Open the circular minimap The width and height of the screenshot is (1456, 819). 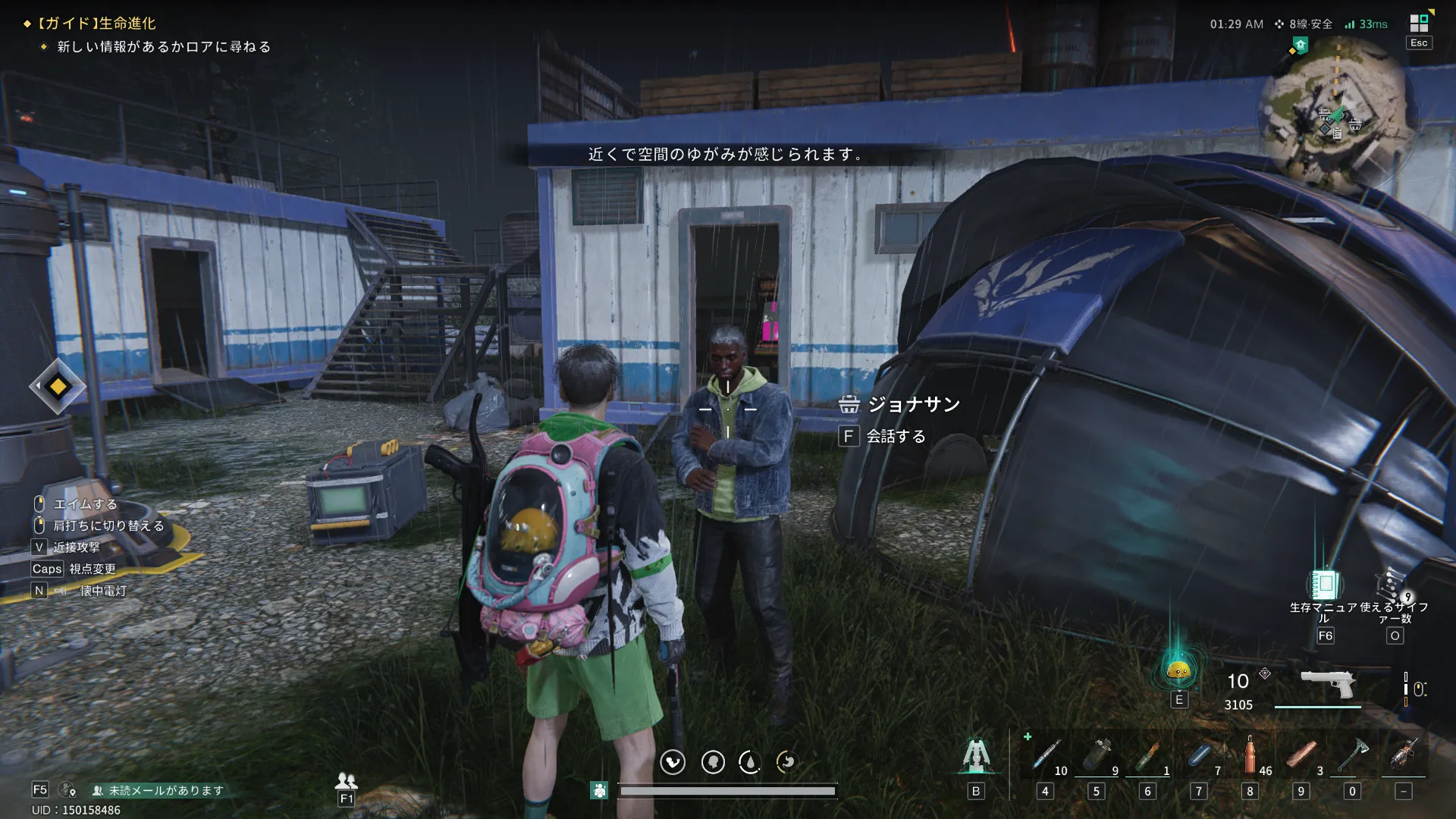point(1338,114)
